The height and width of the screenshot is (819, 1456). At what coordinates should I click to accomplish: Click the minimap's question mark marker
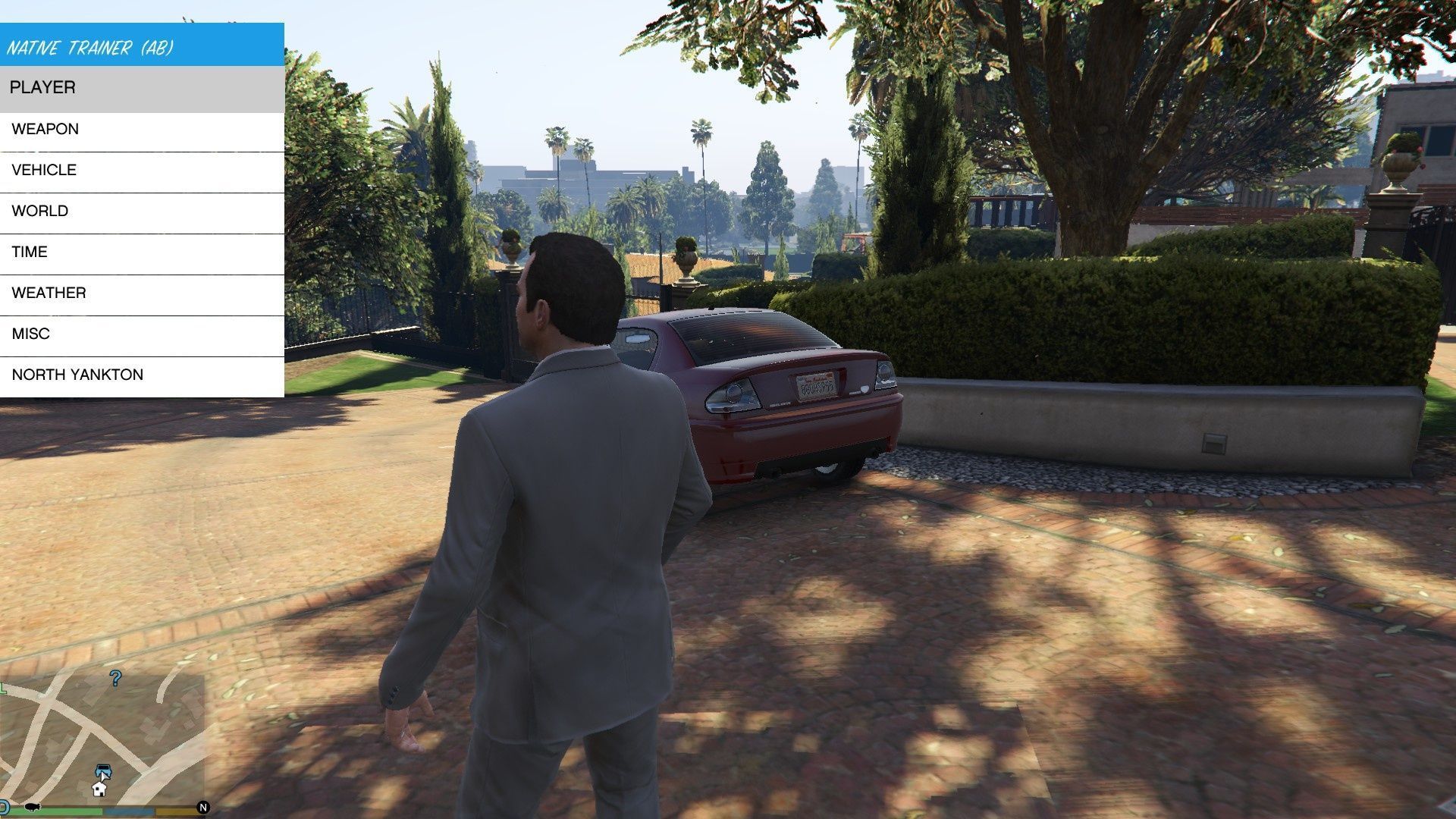[x=115, y=677]
